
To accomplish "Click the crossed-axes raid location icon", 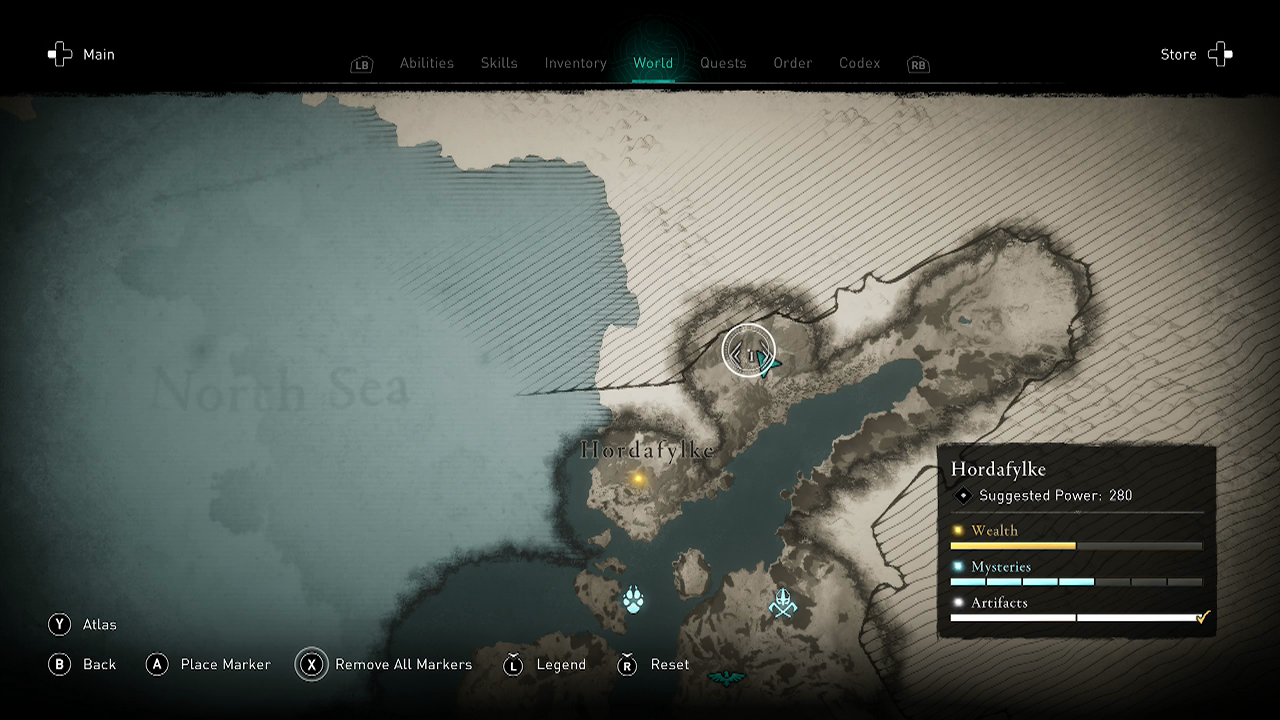I will [x=784, y=601].
